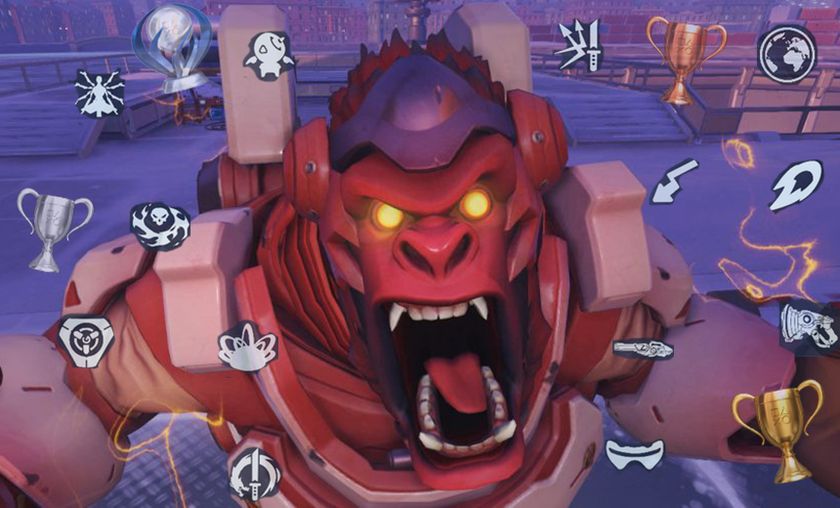Select the round ghost-like figure icon
Screen dimensions: 840x508
(x=269, y=54)
